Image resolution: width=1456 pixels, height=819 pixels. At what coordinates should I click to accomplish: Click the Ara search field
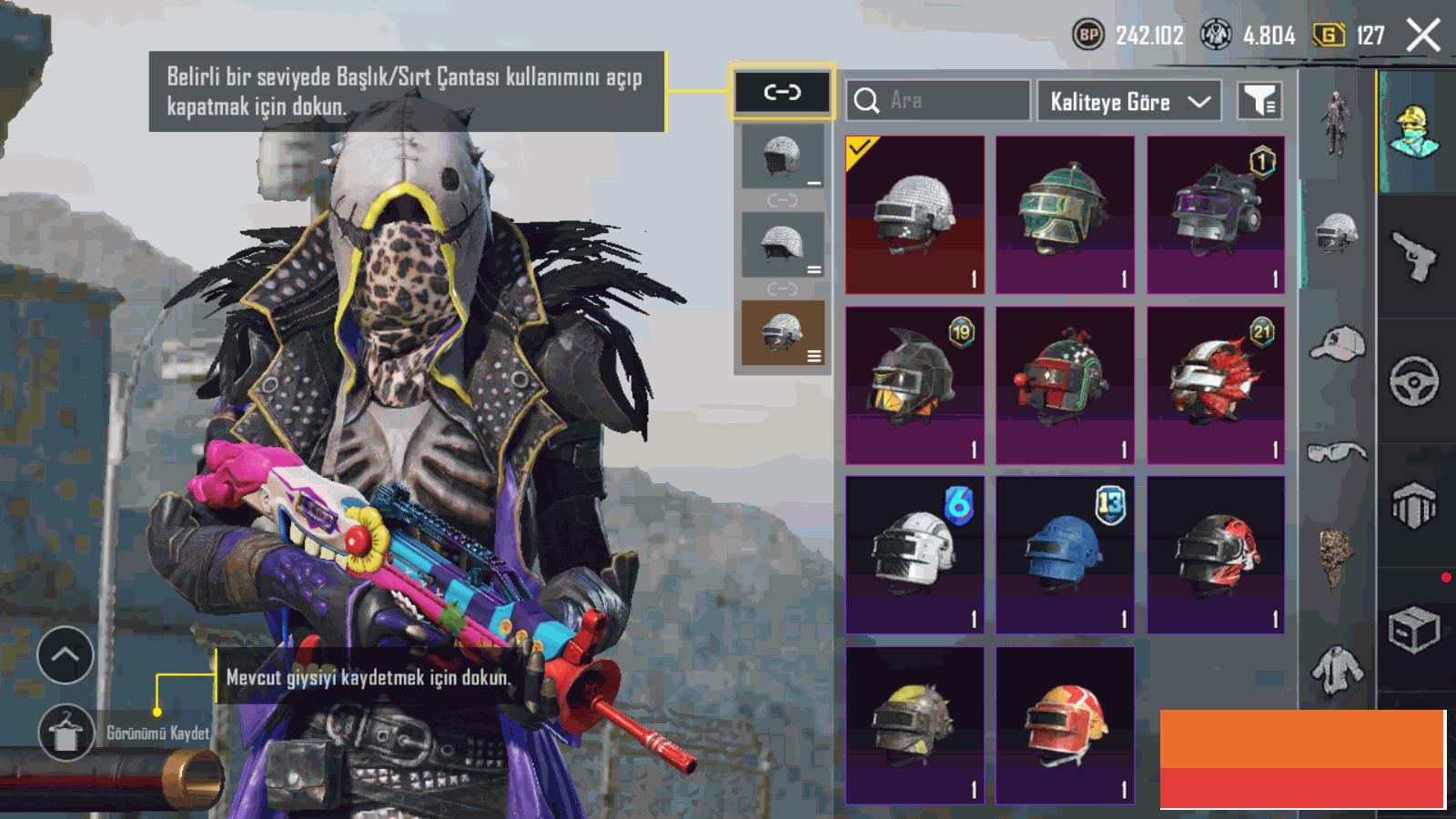click(938, 100)
